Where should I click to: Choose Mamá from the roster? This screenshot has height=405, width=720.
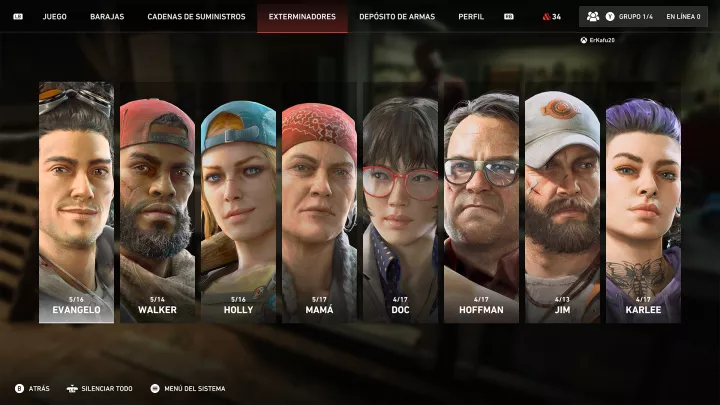(x=319, y=212)
